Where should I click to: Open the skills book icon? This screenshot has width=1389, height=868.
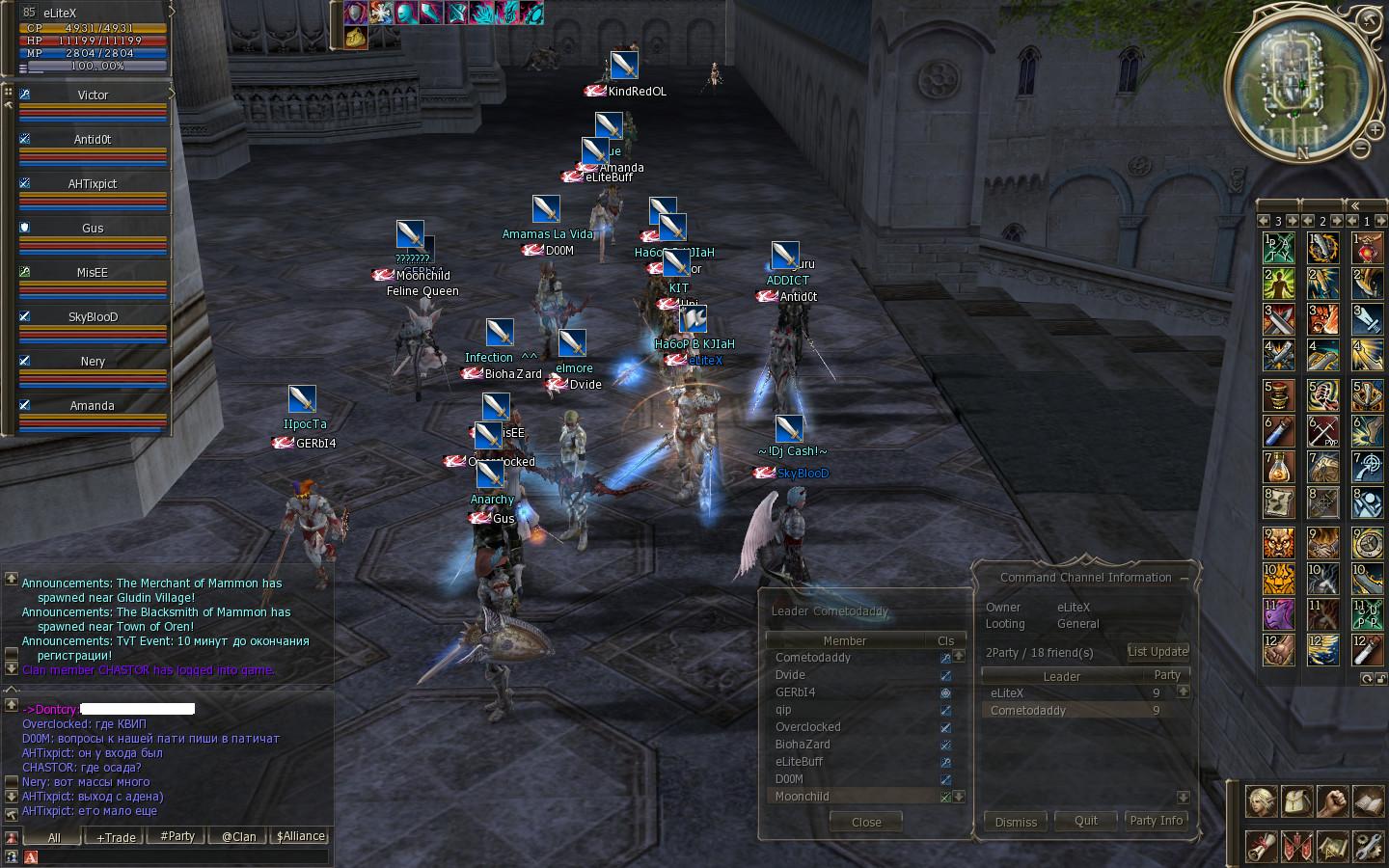pos(1368,800)
